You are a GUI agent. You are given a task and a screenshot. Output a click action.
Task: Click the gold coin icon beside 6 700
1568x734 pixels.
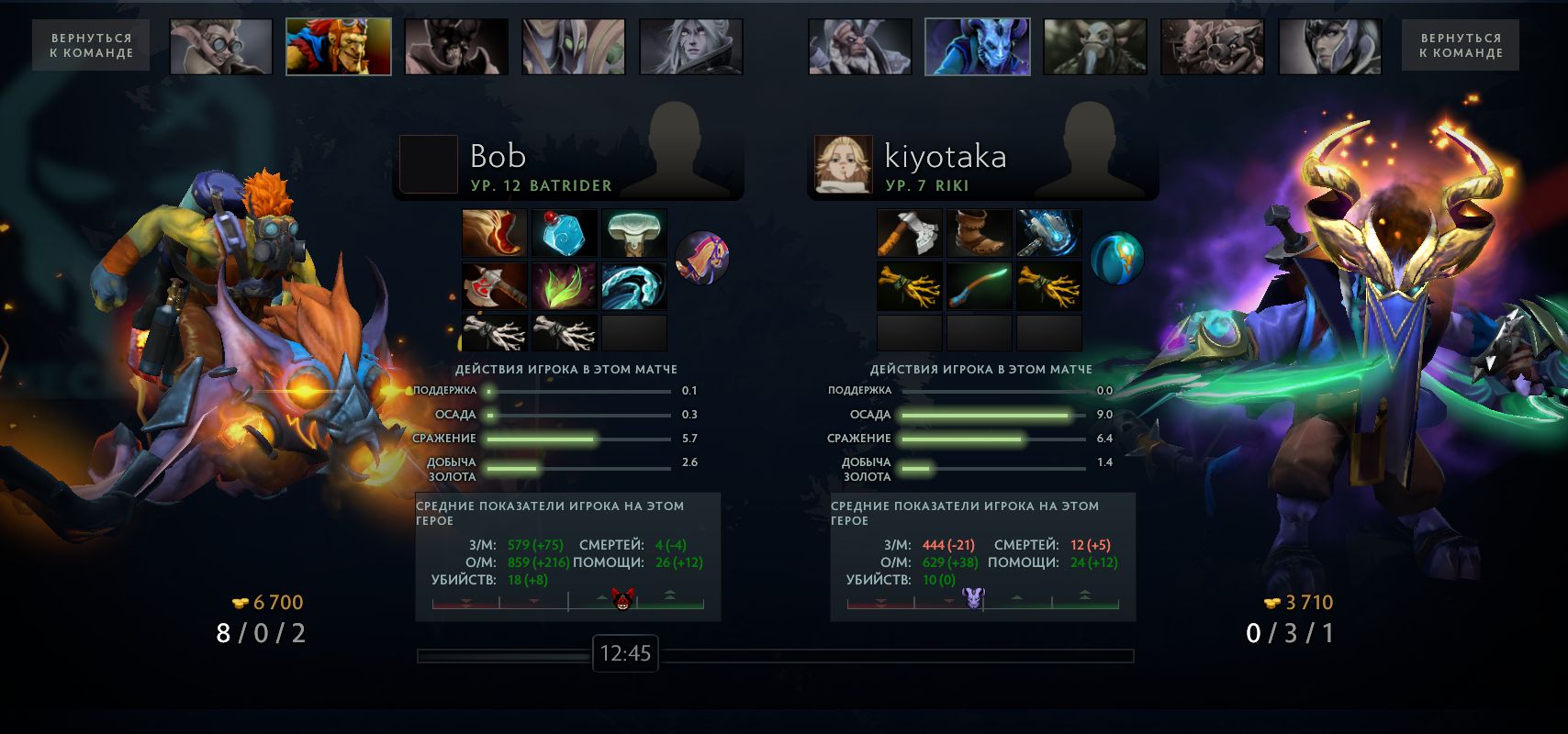click(x=238, y=600)
